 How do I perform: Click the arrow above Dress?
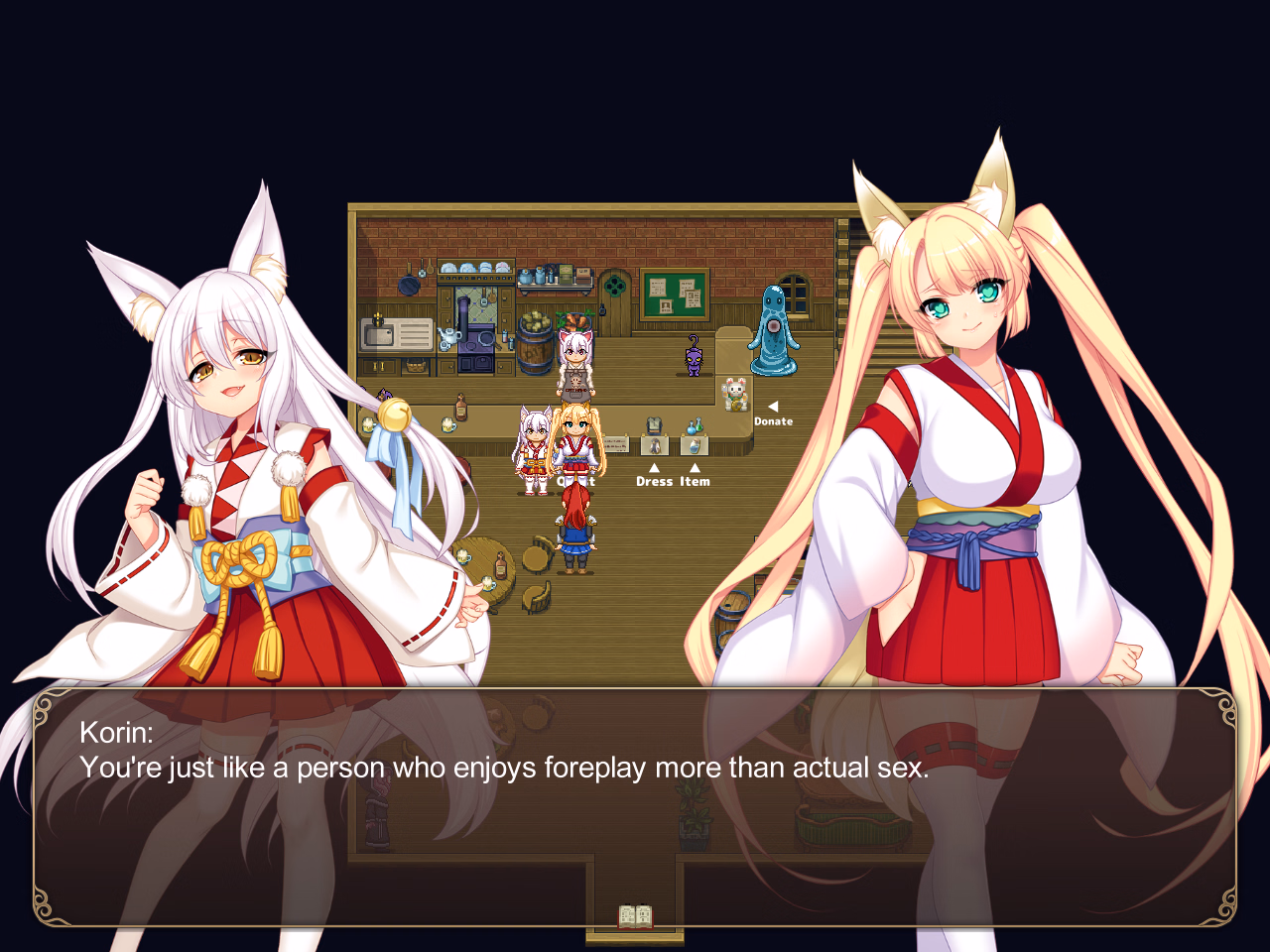[x=654, y=466]
